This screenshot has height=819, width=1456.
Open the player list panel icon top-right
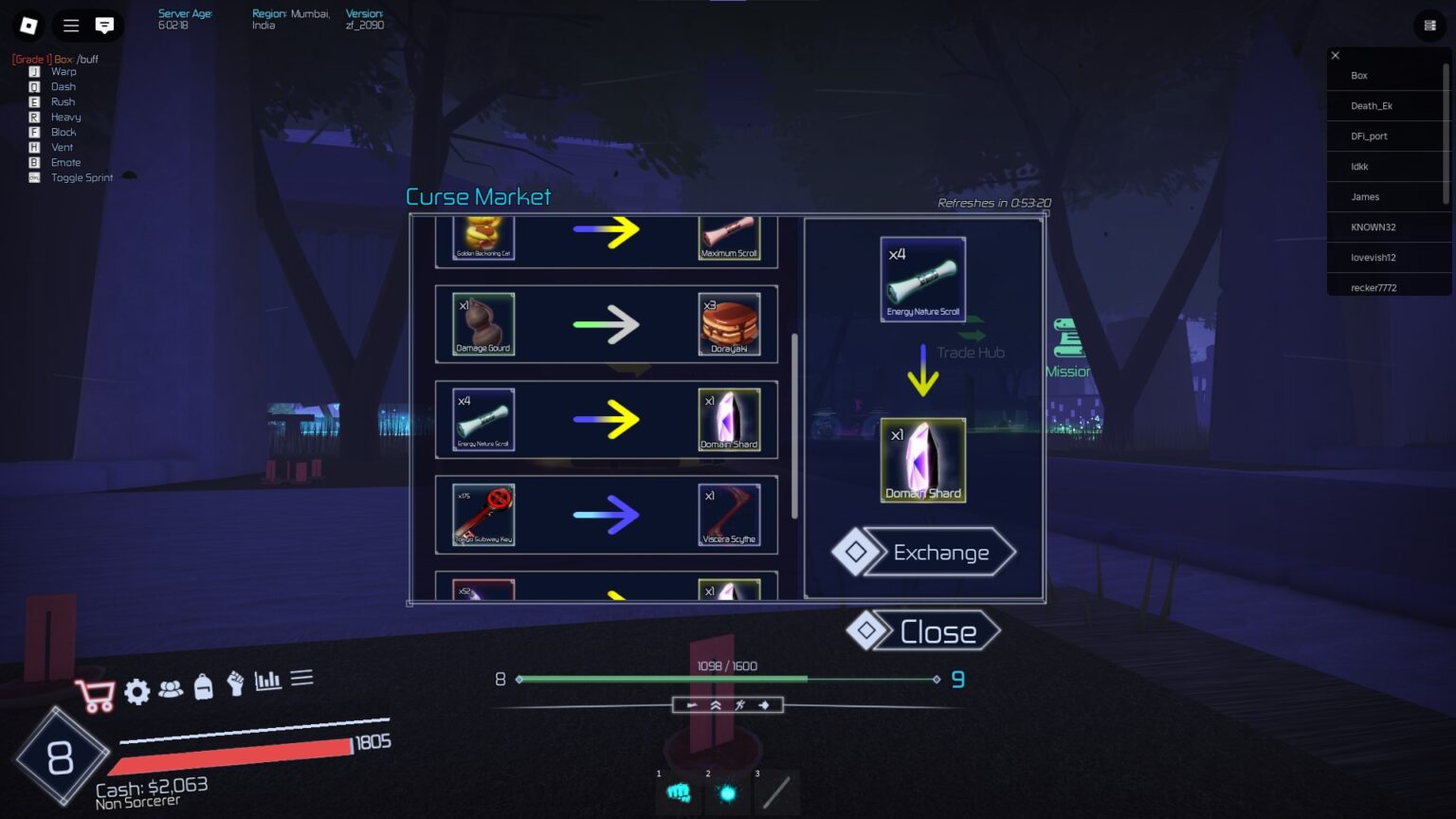tap(1429, 26)
